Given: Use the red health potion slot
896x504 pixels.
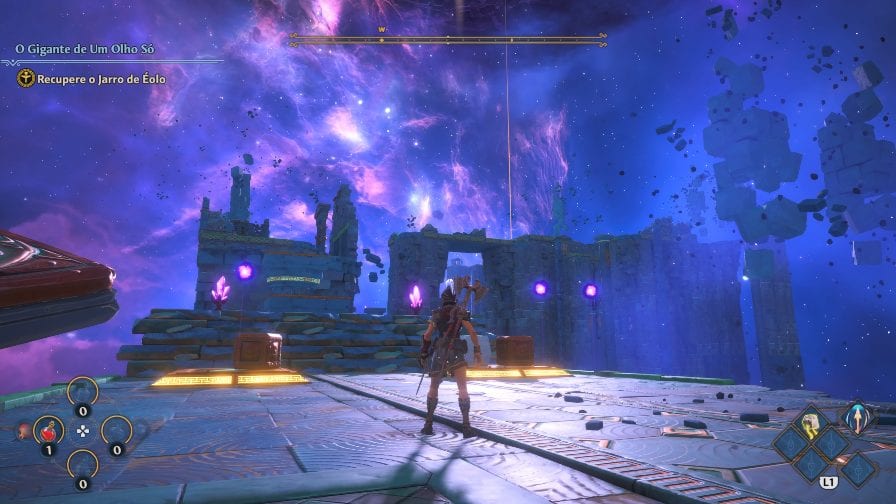Looking at the screenshot, I should pos(49,431).
